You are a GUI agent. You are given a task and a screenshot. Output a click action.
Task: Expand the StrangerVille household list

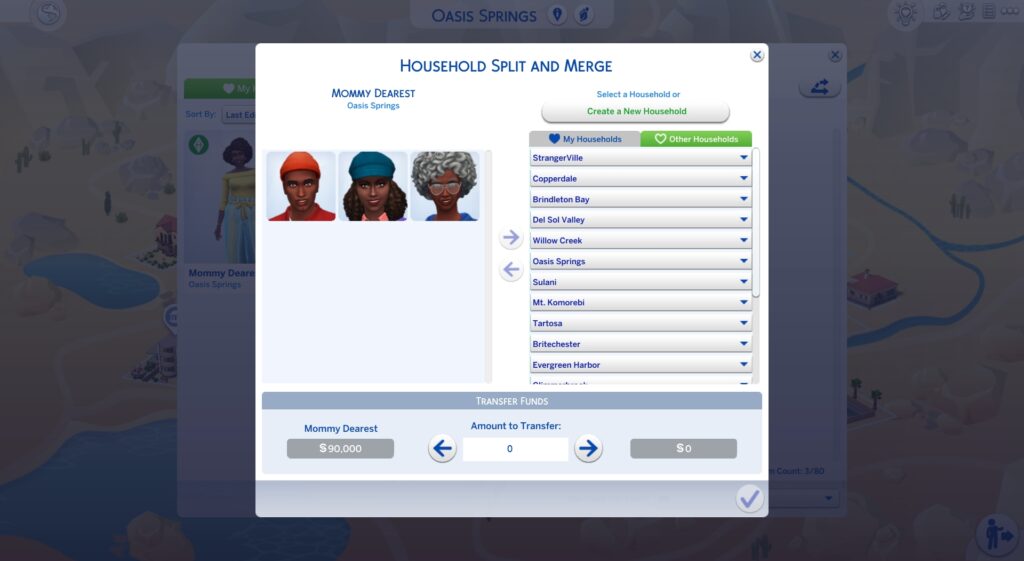click(640, 158)
